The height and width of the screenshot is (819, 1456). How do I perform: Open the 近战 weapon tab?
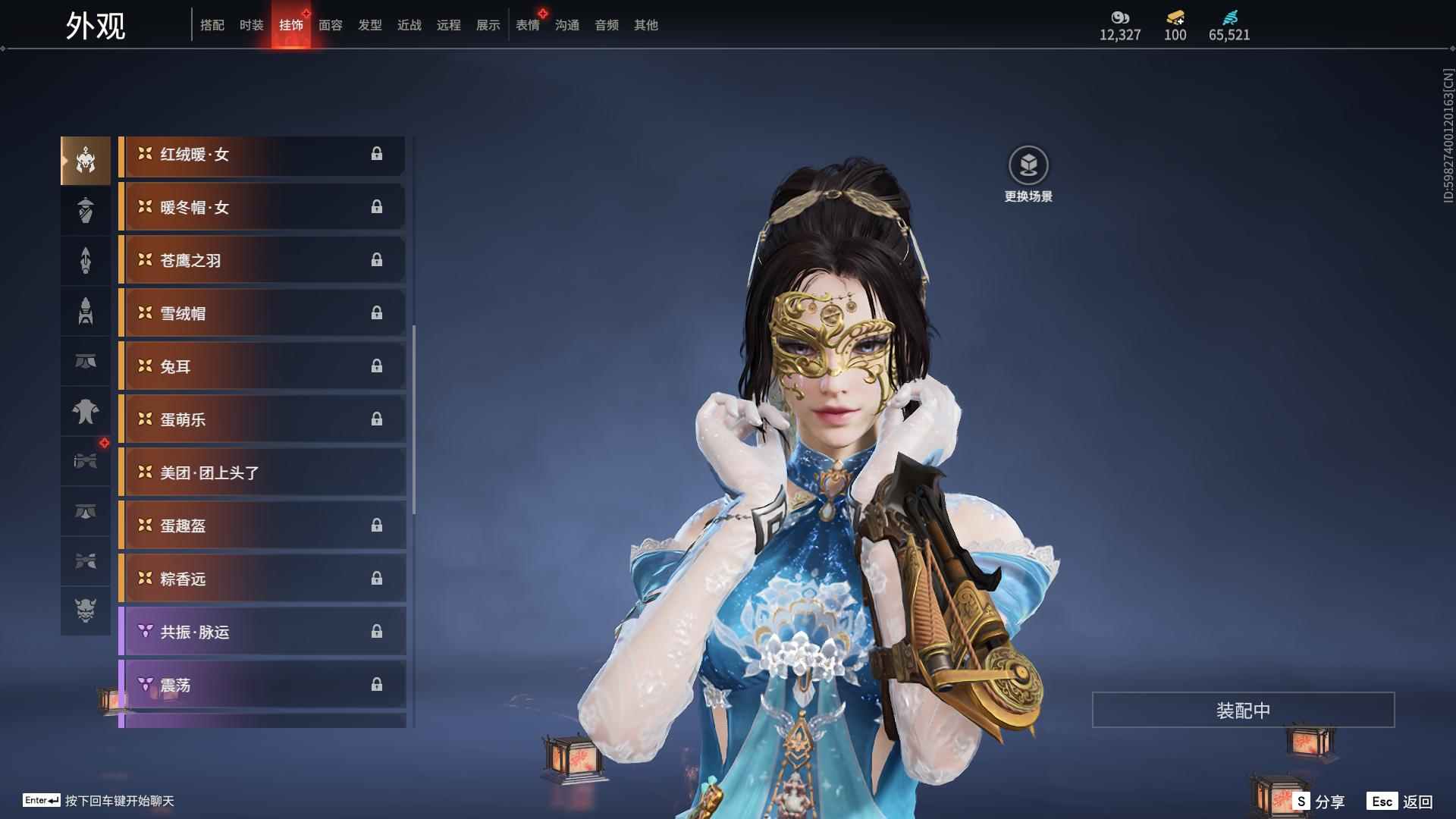pyautogui.click(x=409, y=25)
